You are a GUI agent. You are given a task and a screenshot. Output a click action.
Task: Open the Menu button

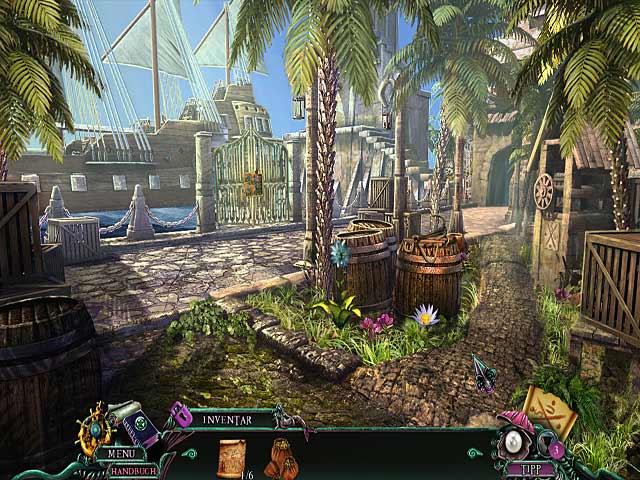(120, 454)
